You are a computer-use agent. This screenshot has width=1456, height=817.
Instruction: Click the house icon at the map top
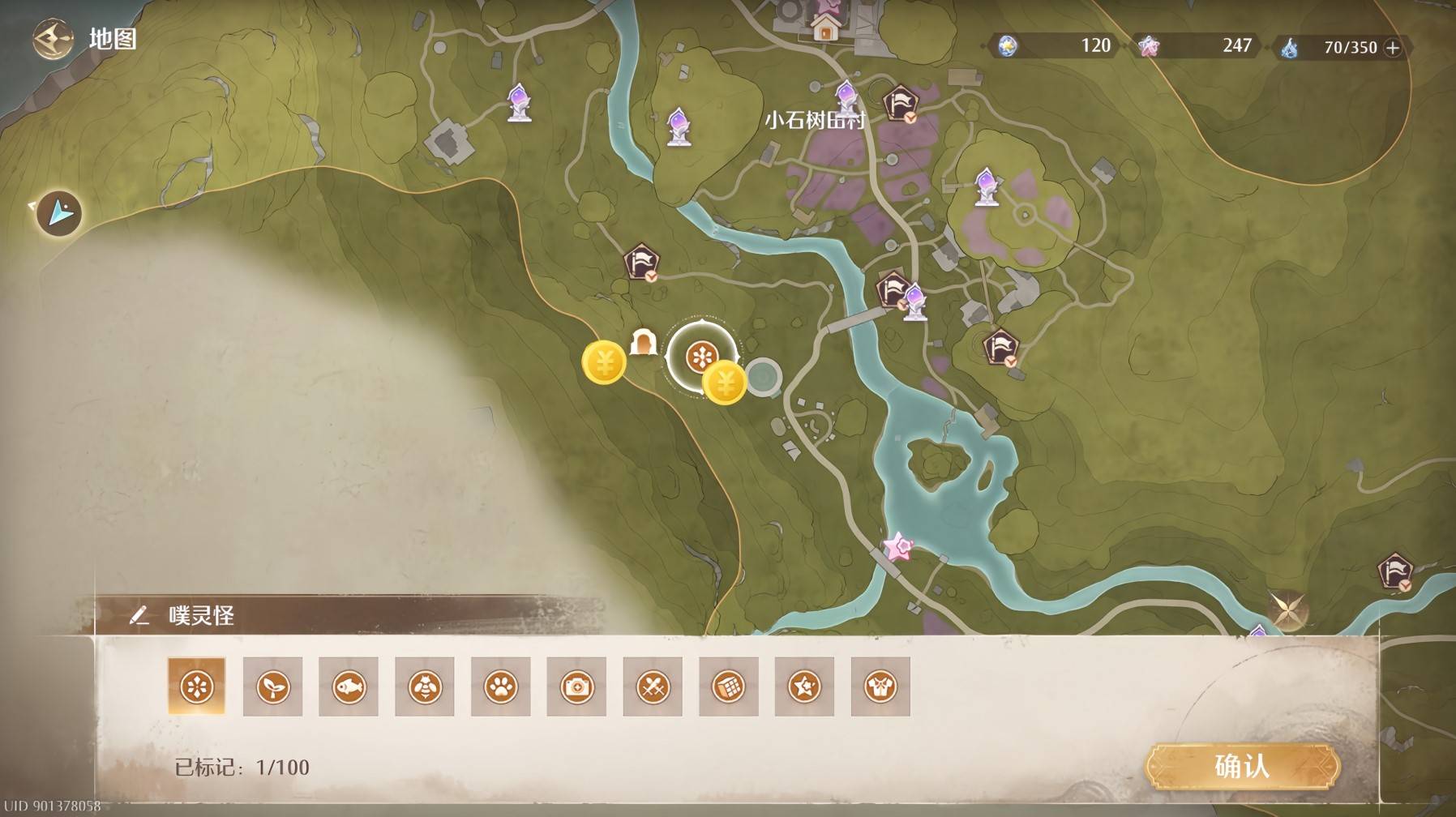click(825, 29)
